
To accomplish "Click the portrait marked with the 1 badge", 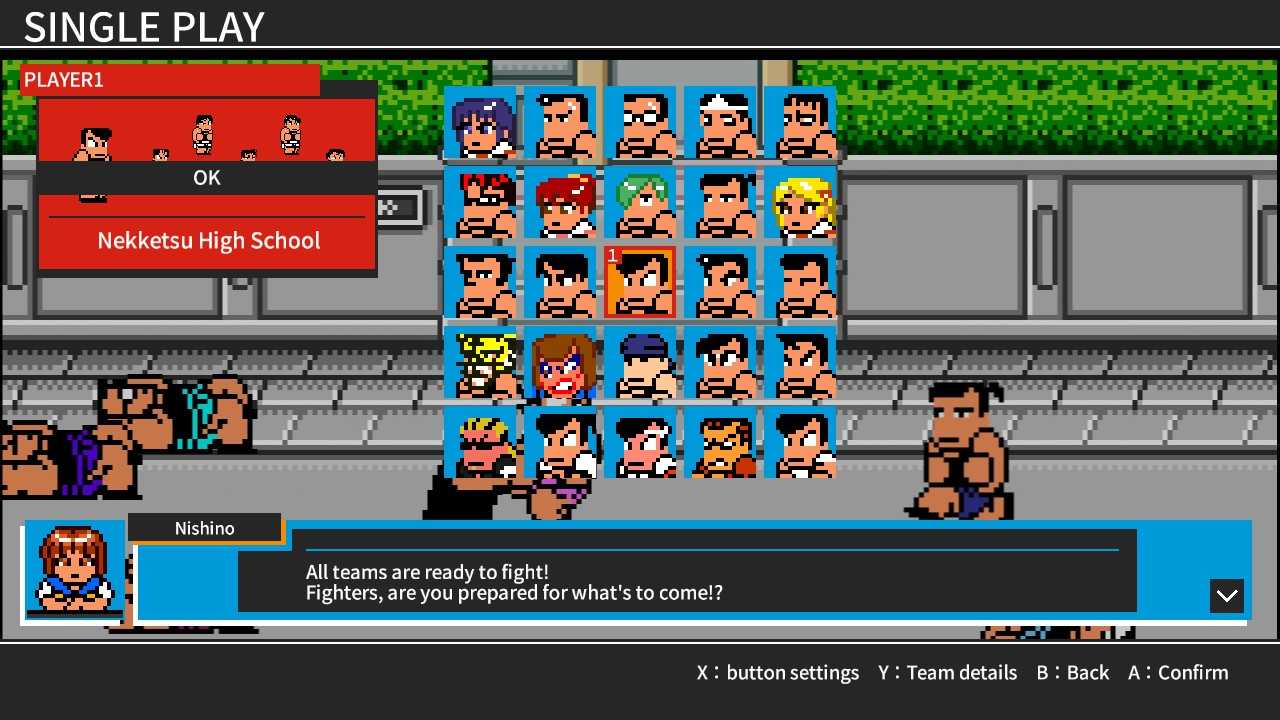I will pyautogui.click(x=641, y=282).
